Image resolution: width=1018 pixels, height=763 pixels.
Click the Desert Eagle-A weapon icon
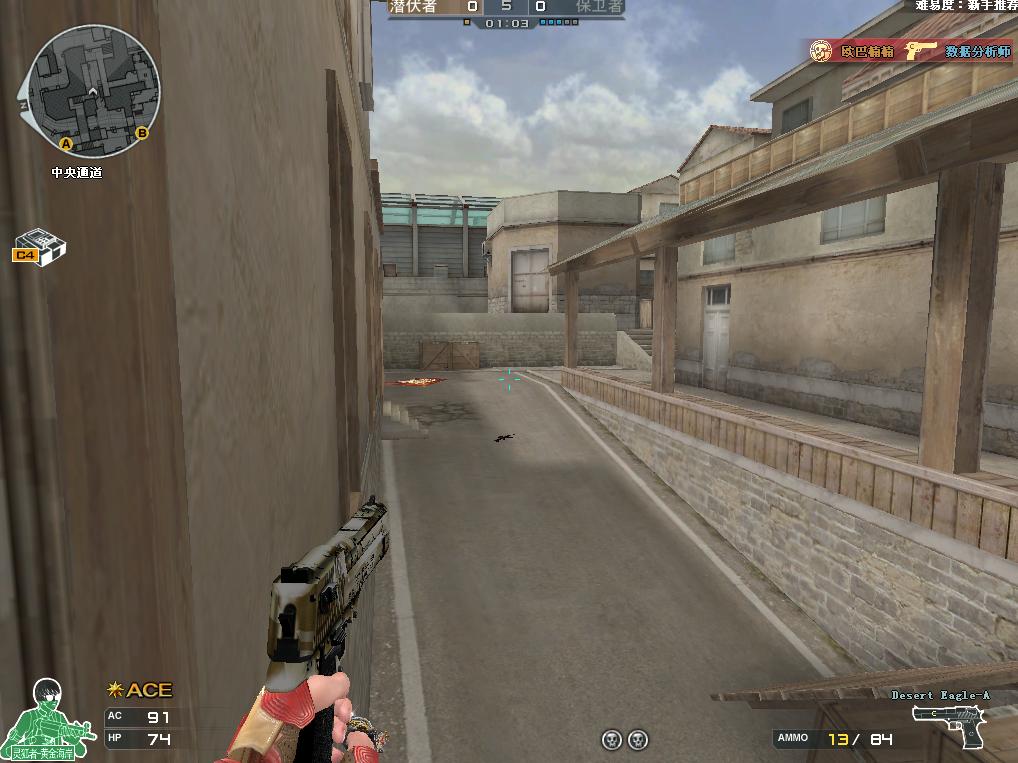coord(947,724)
